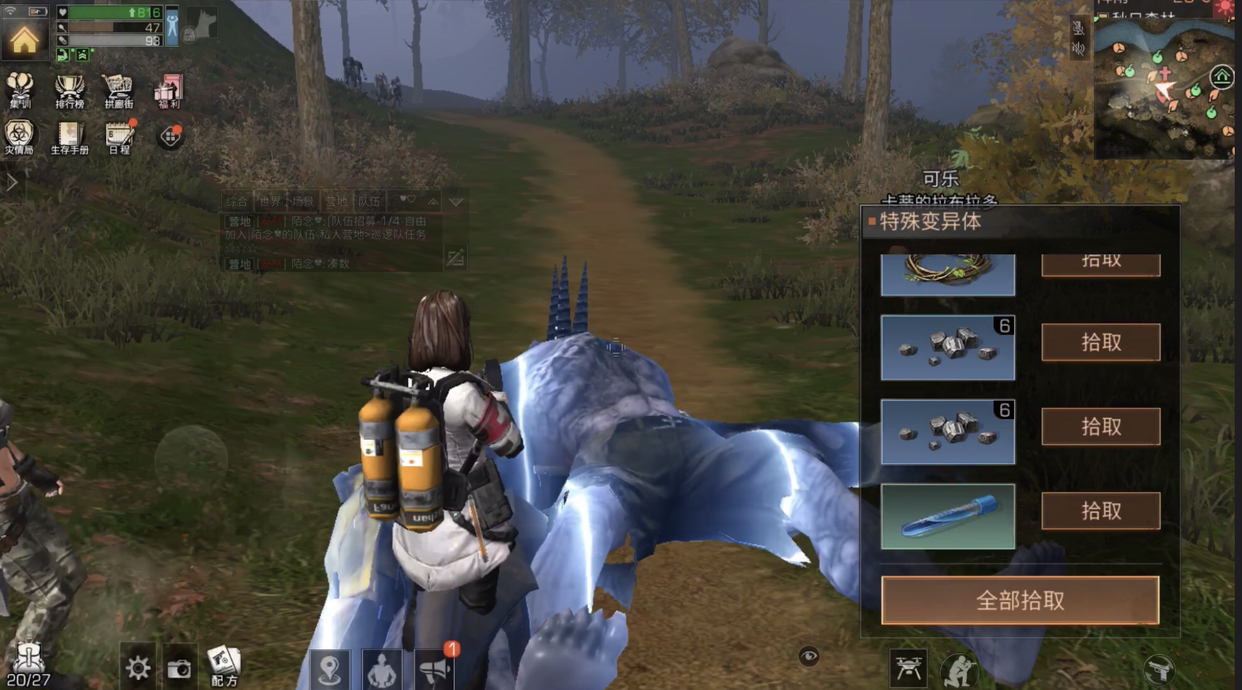Image resolution: width=1242 pixels, height=690 pixels.
Task: Open the 集训 balloons training icon
Action: tap(19, 90)
